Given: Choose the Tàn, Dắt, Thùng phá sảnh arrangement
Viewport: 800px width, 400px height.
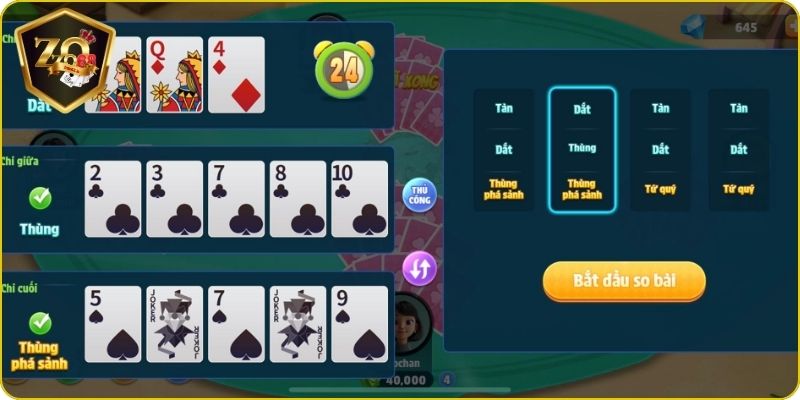Looking at the screenshot, I should [504, 148].
